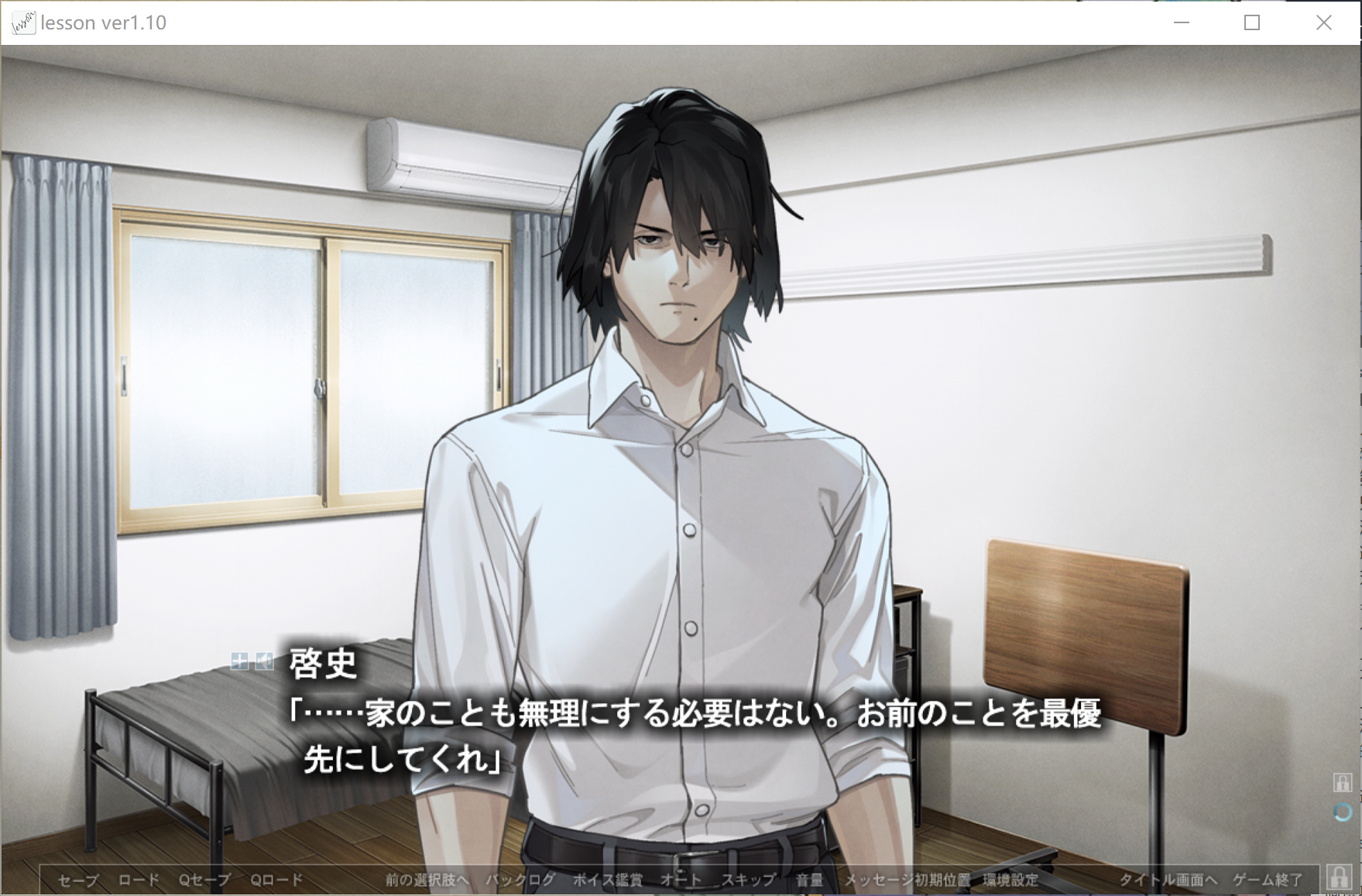Screen dimensions: 1362x896
Task: Quit using ゲーム終了 button
Action: (x=1268, y=880)
